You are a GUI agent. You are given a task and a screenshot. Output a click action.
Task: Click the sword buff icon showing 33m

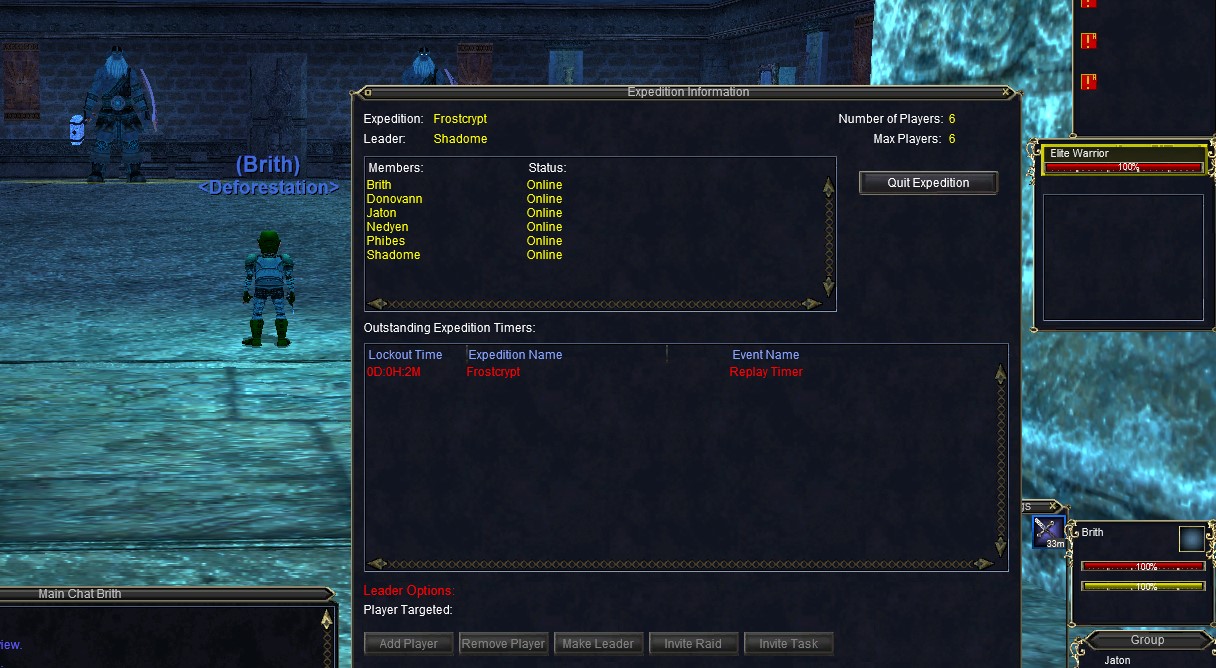1048,531
